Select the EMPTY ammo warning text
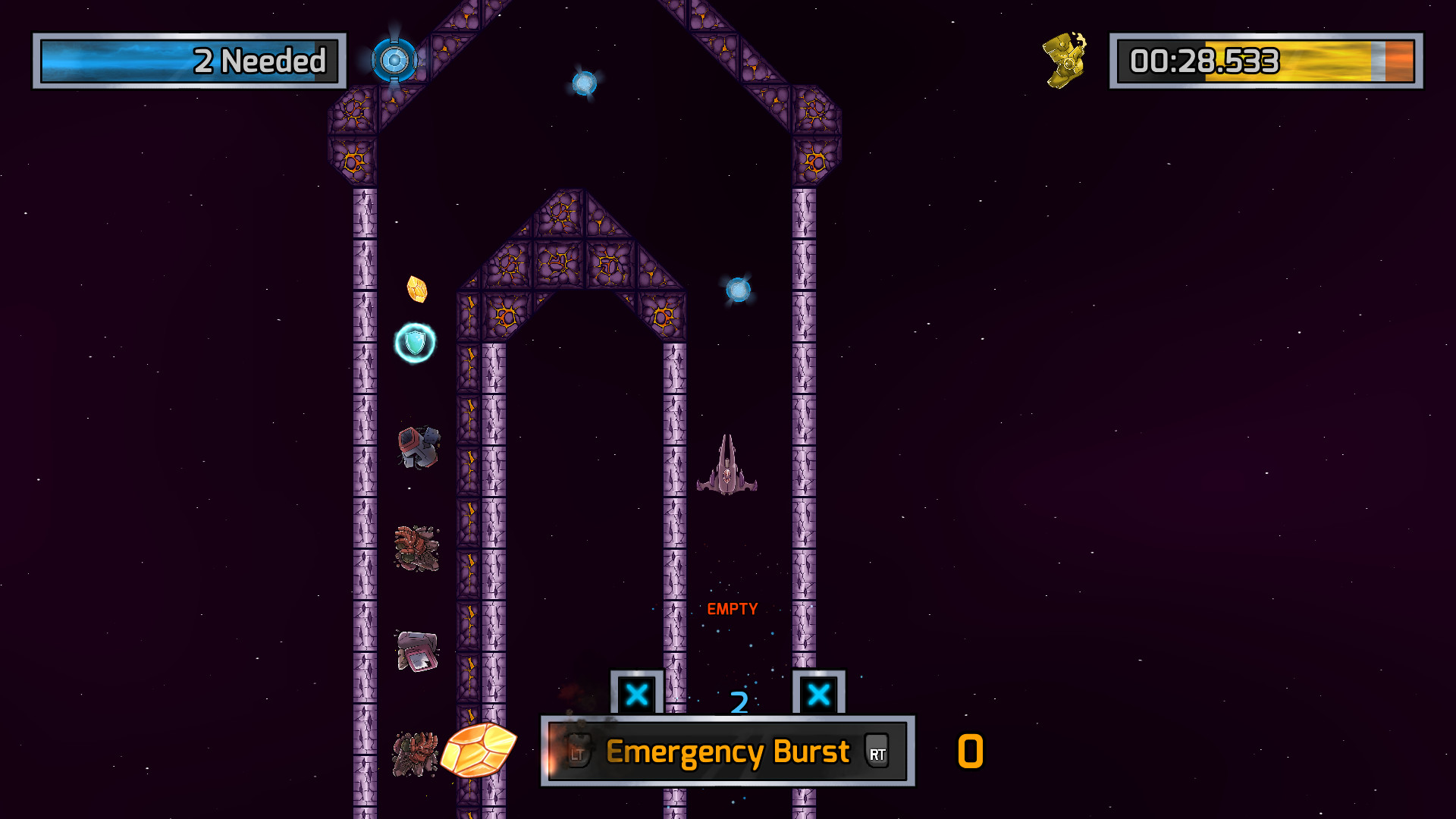 point(732,607)
